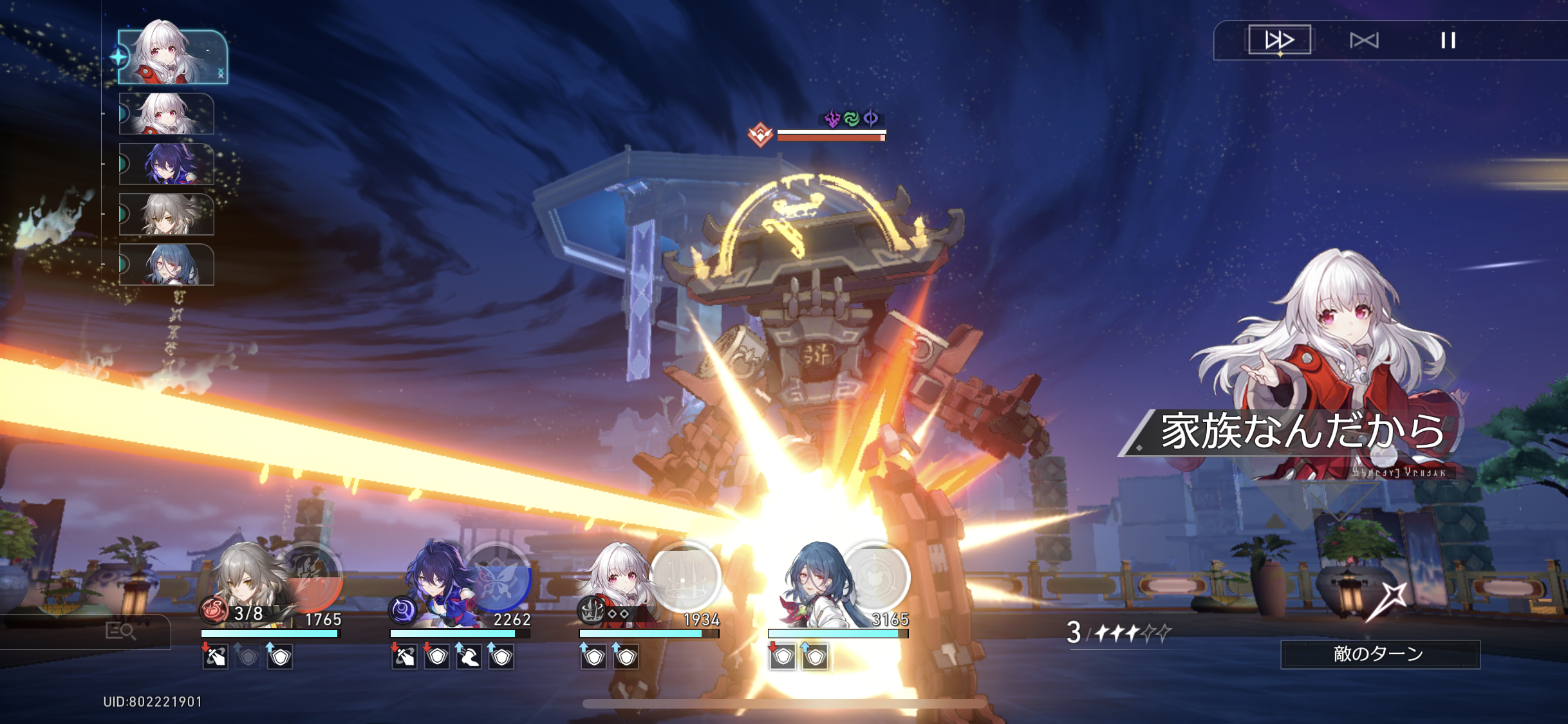Toggle the double-speed battle button

click(x=1279, y=40)
